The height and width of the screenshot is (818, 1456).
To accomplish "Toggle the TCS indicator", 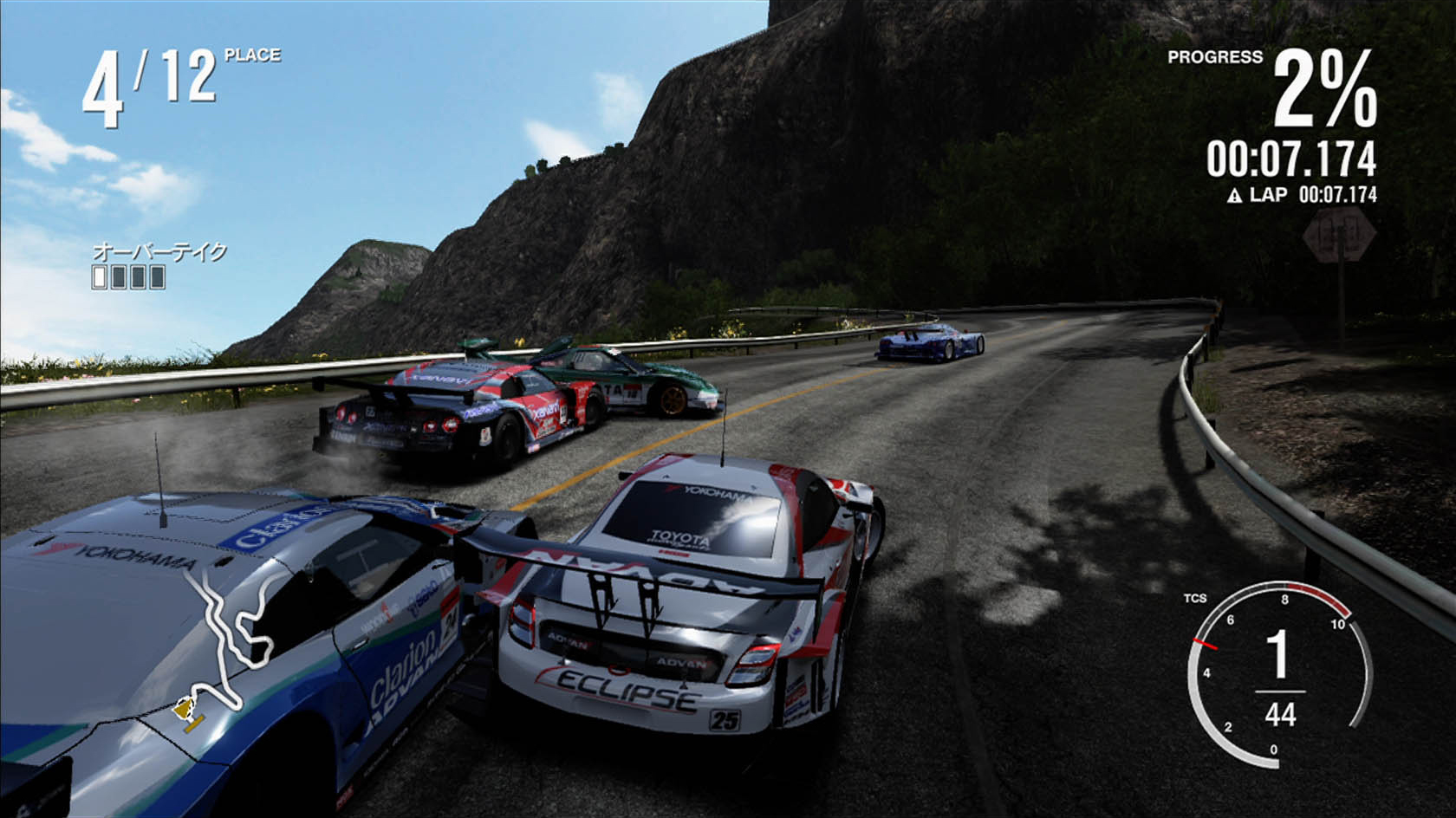I will point(1194,598).
